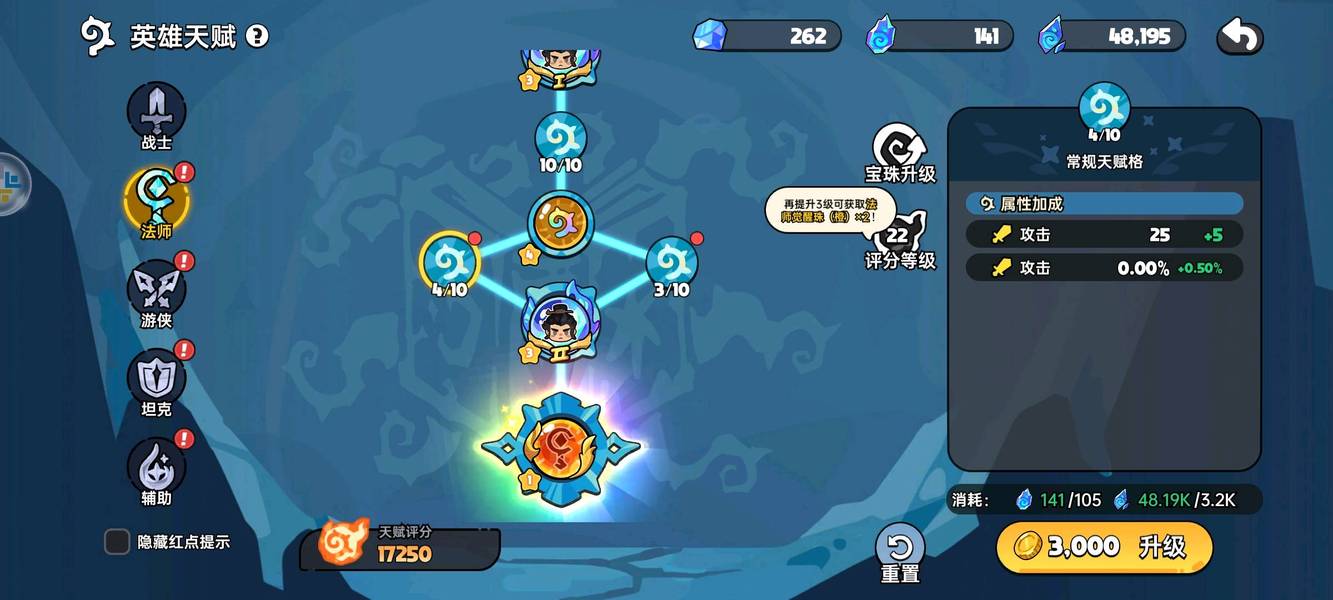
Task: Click the 天赋评分 17250 score badge
Action: (400, 545)
